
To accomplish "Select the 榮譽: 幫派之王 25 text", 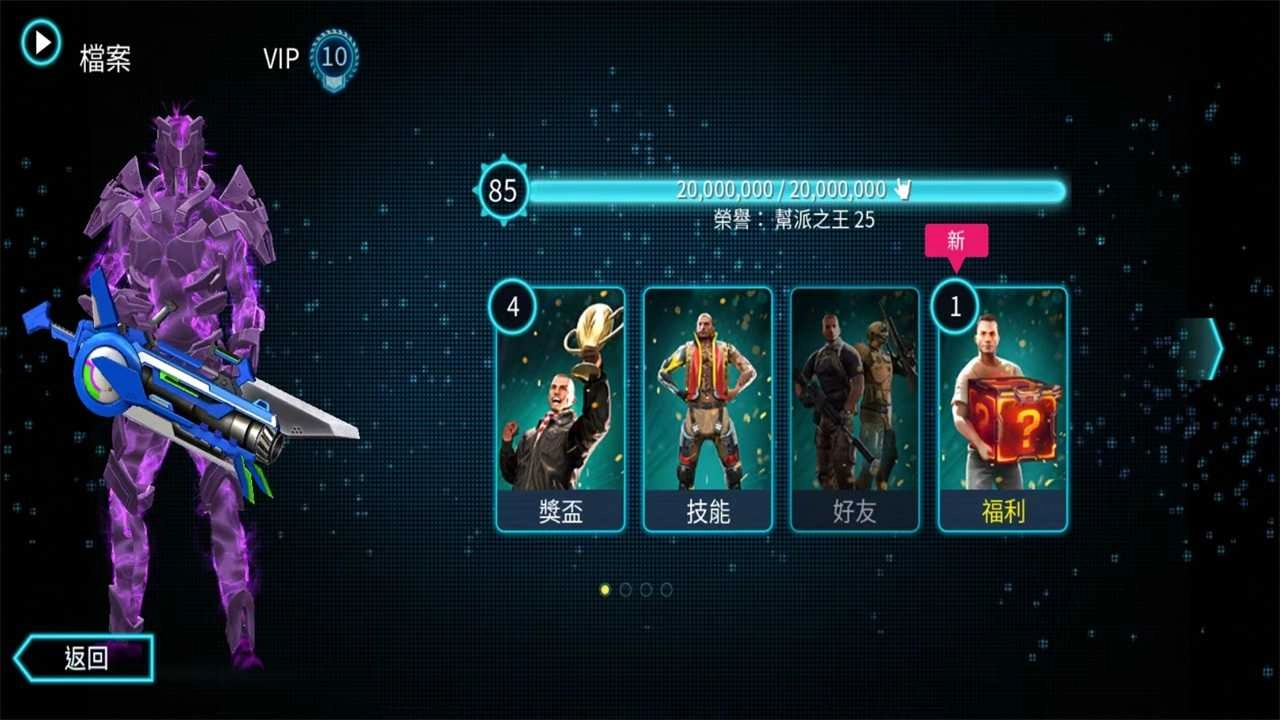I will coord(793,219).
